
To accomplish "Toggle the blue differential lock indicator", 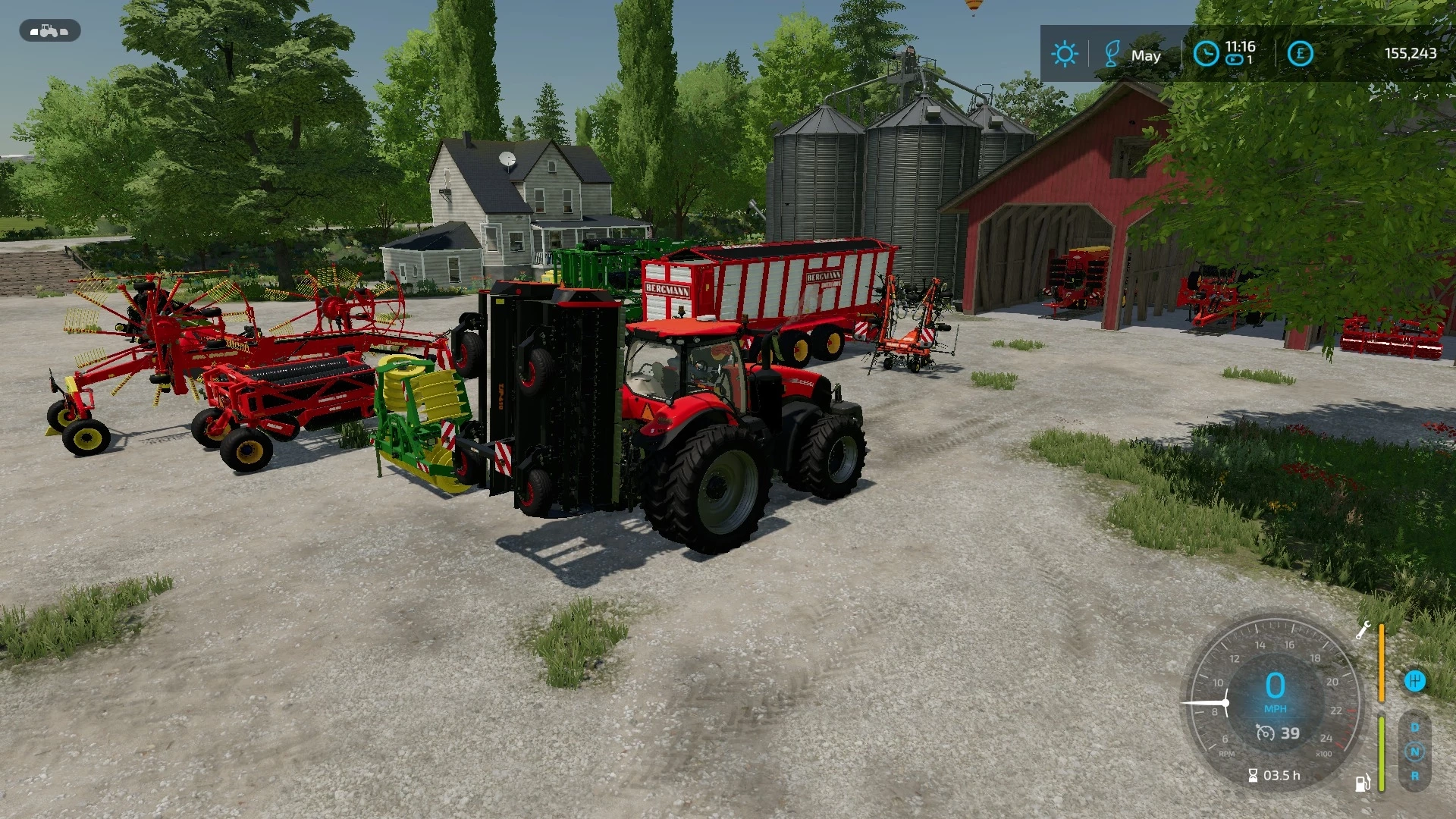I will [x=1415, y=681].
